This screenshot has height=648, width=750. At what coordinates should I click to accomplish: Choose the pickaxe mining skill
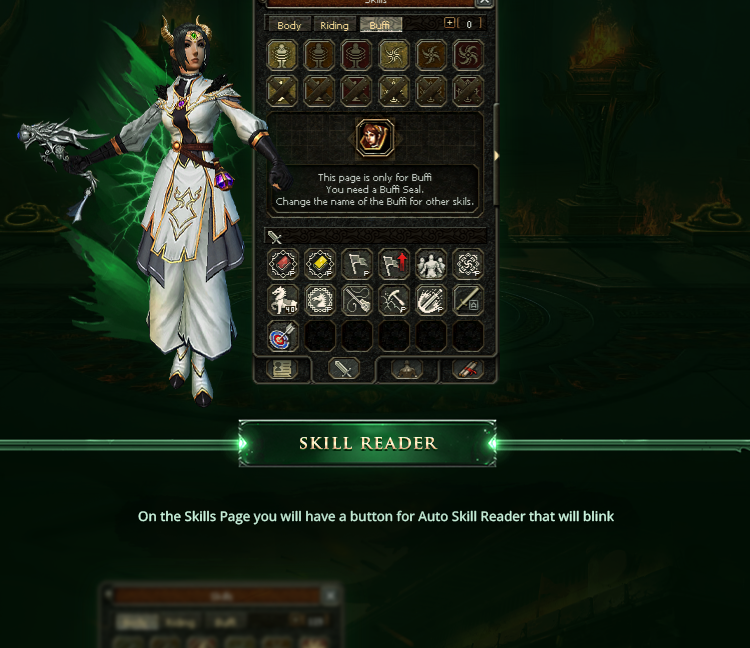[x=394, y=300]
